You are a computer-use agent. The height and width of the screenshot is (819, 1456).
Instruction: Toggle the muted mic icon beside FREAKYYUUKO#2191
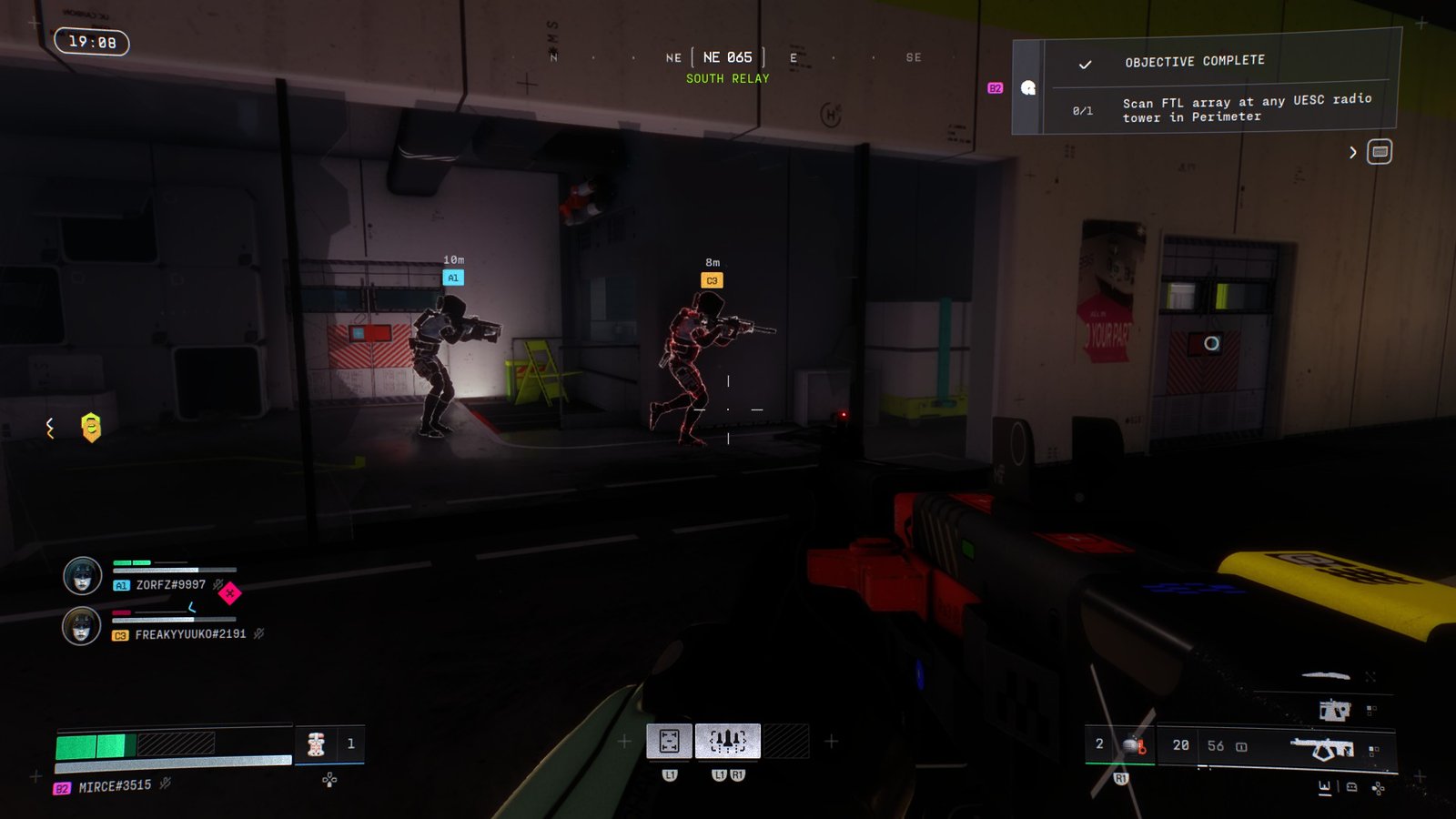[258, 634]
